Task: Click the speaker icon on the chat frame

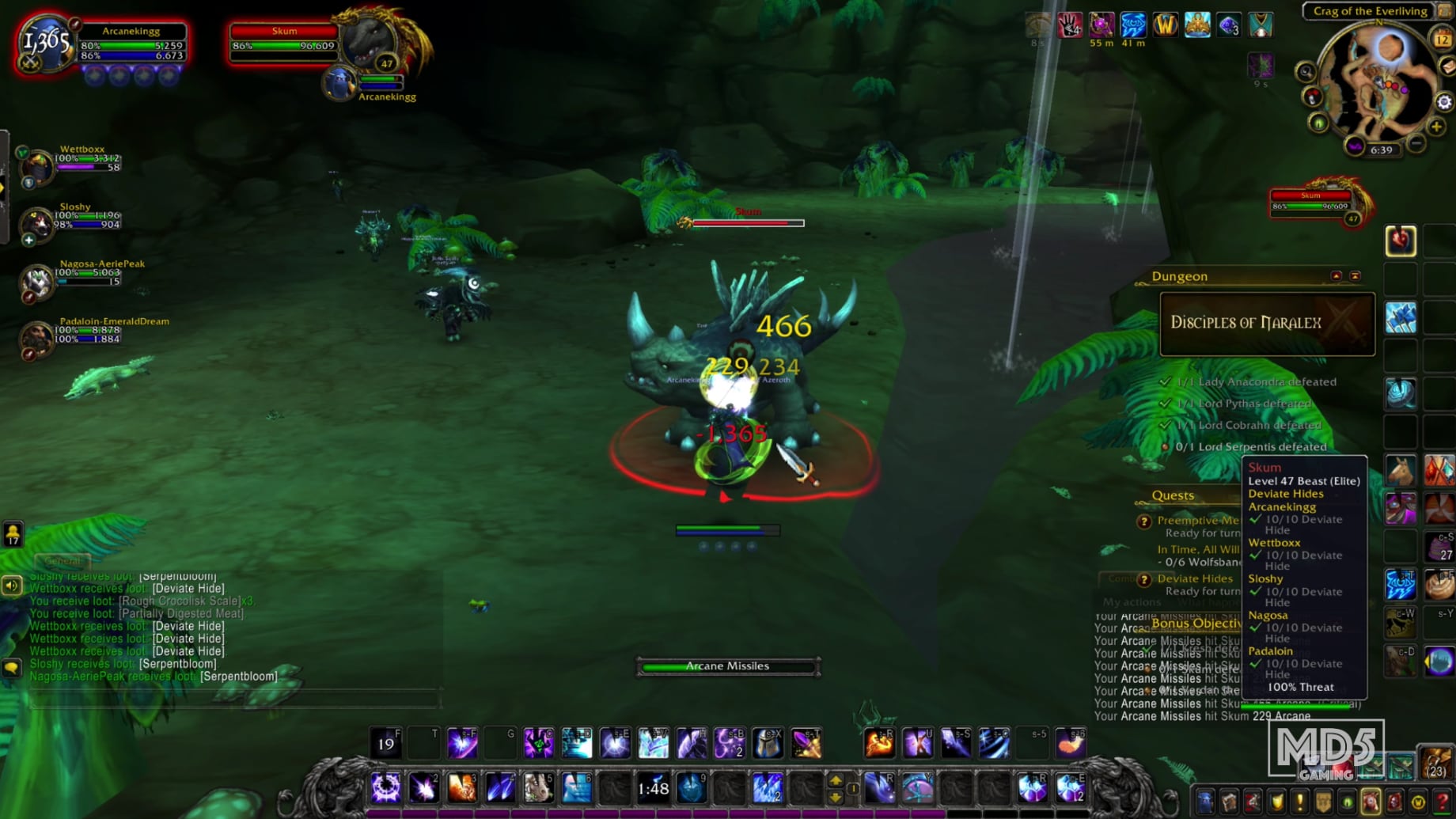Action: (10, 585)
